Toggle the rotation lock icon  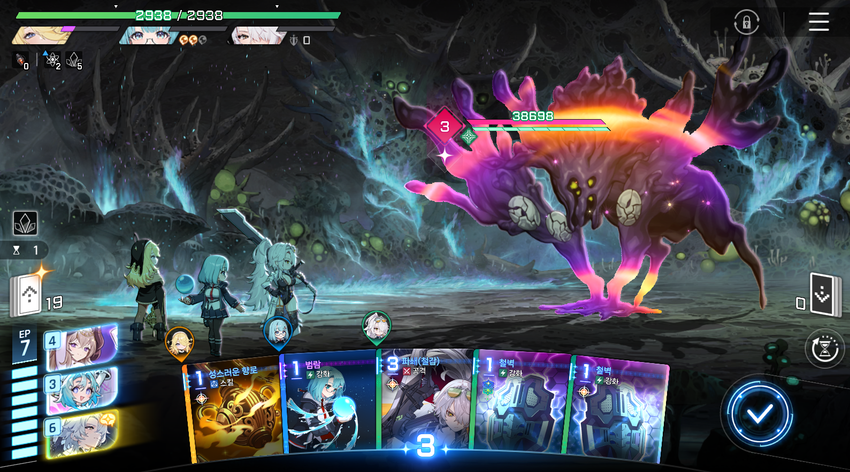[745, 23]
